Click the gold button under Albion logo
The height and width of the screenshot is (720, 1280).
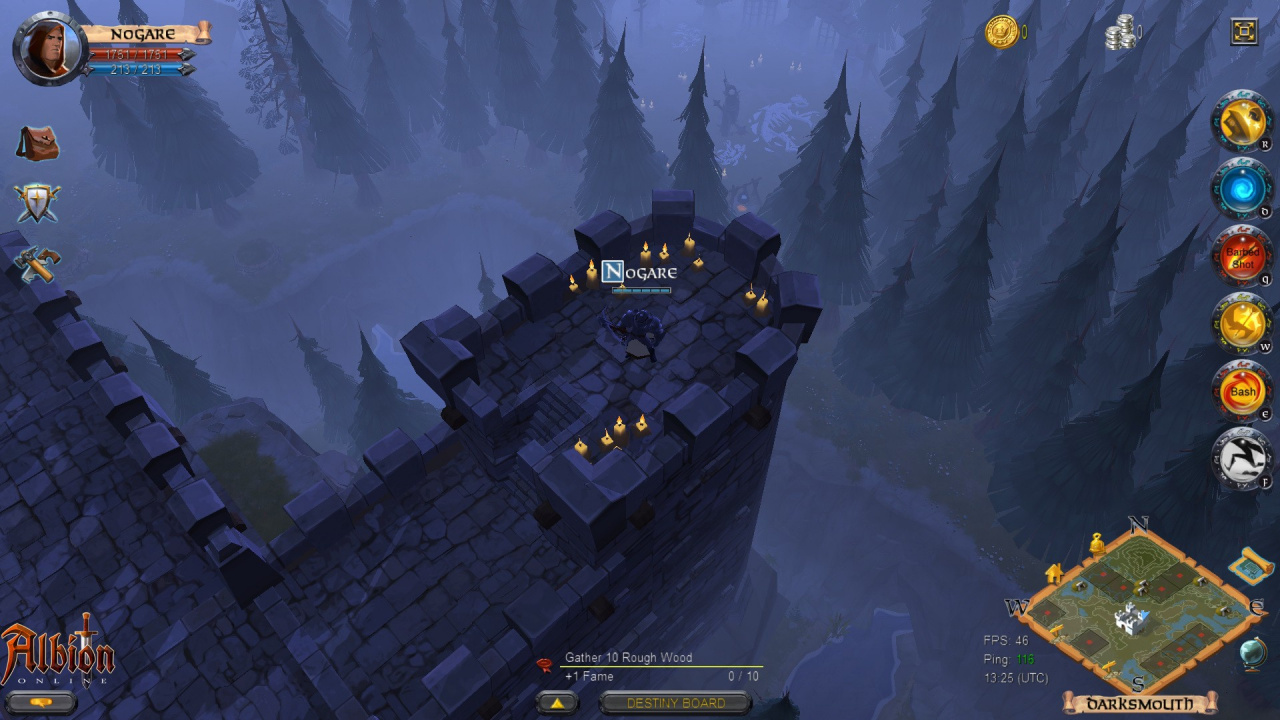[x=41, y=702]
